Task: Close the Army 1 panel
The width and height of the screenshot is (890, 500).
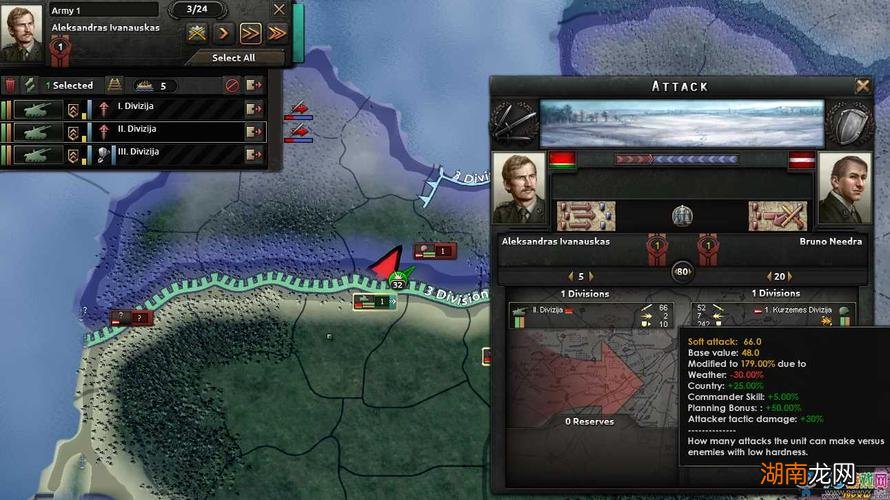Action: pyautogui.click(x=279, y=10)
